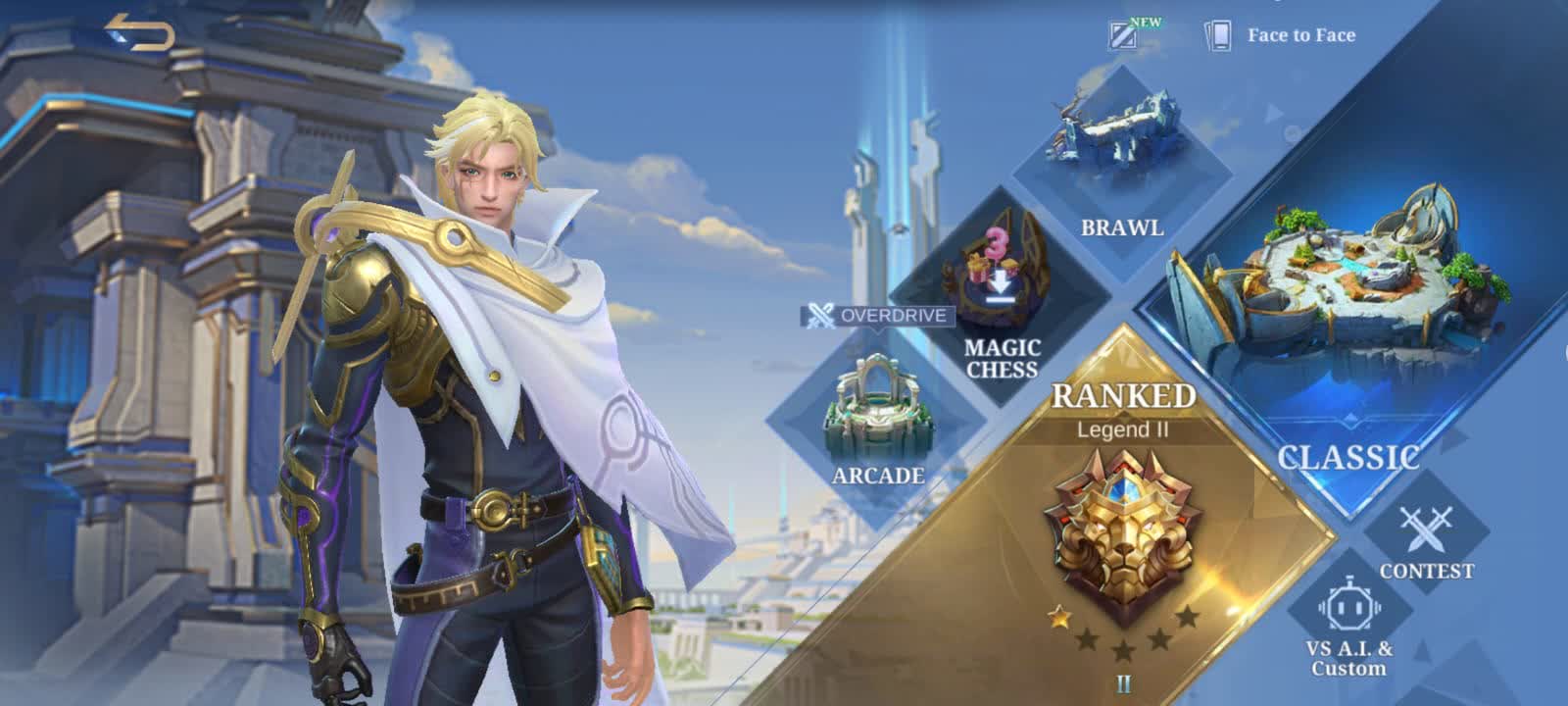Screen dimensions: 1568x706
Task: Enter the Arcade mode
Action: point(878,422)
